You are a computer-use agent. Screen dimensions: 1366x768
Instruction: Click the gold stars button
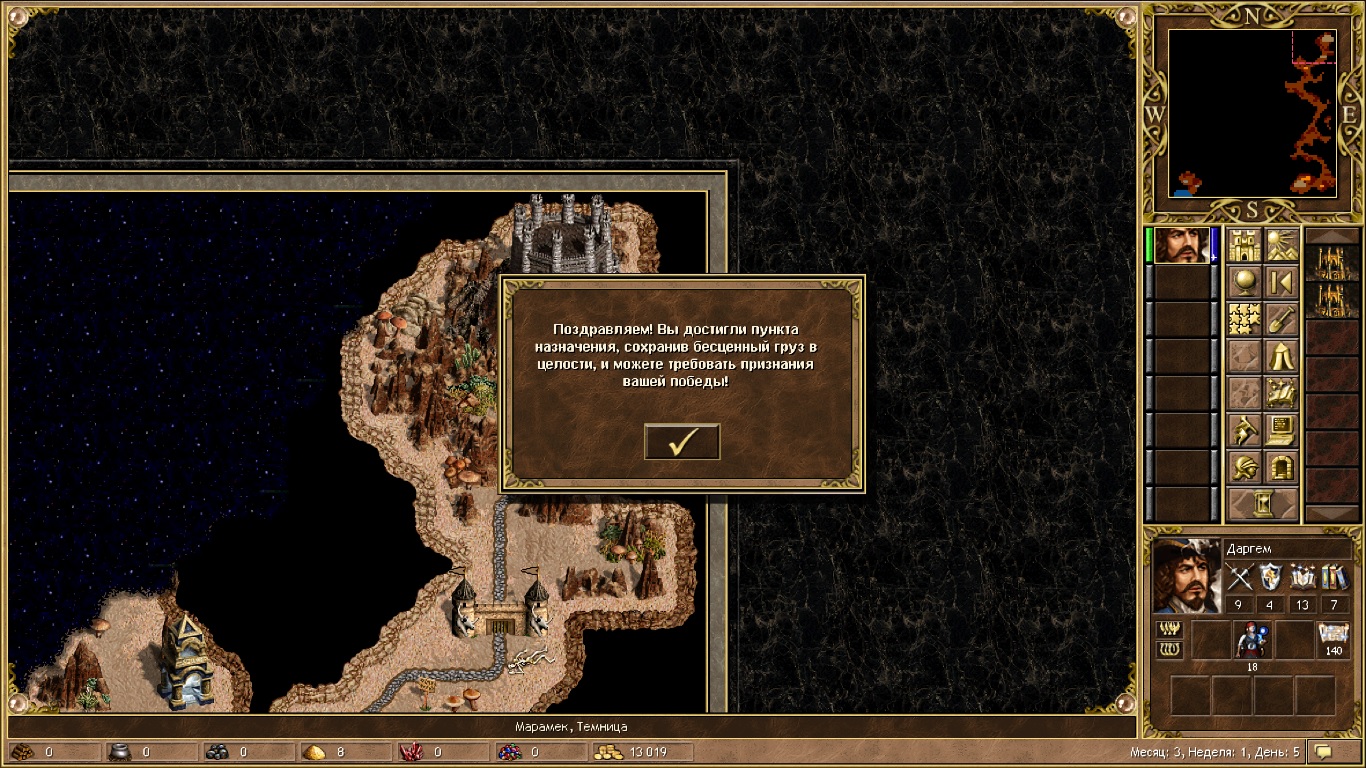pyautogui.click(x=1244, y=319)
